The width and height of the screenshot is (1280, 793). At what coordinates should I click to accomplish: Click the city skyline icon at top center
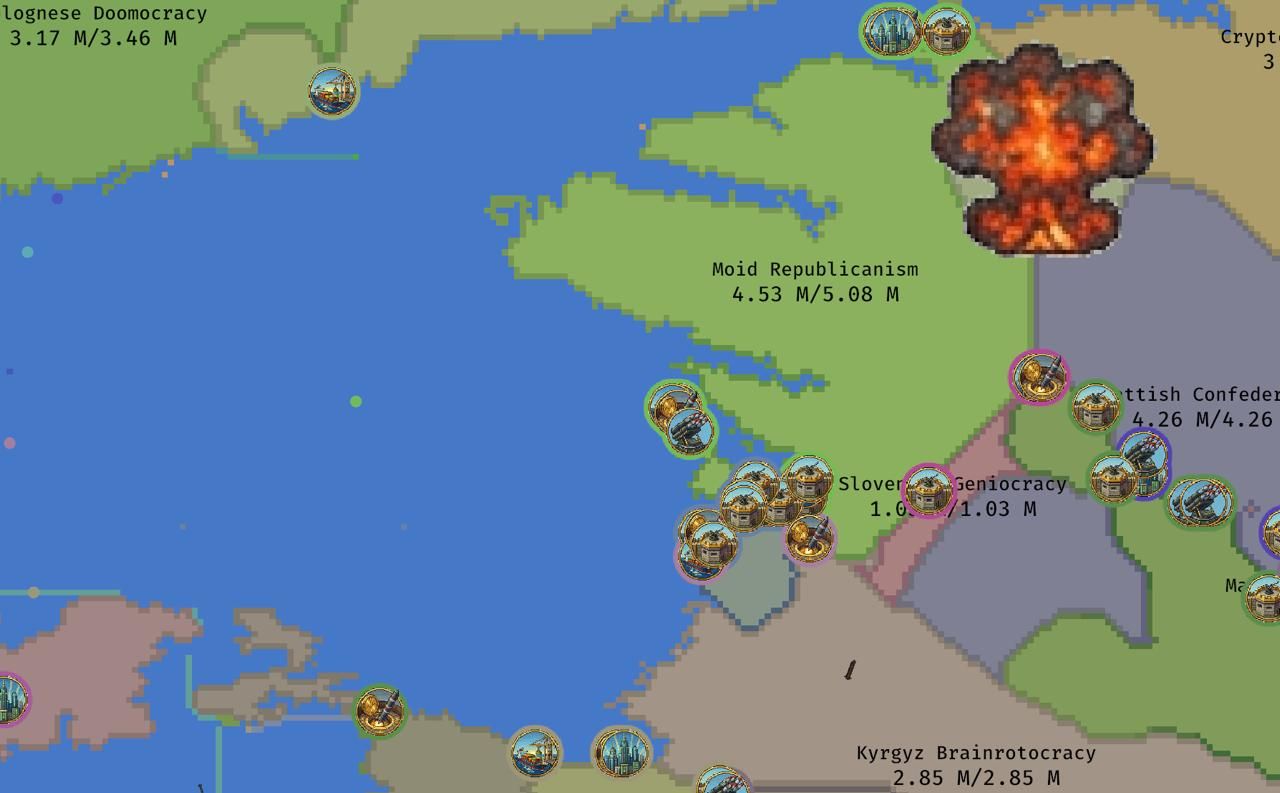tap(889, 31)
